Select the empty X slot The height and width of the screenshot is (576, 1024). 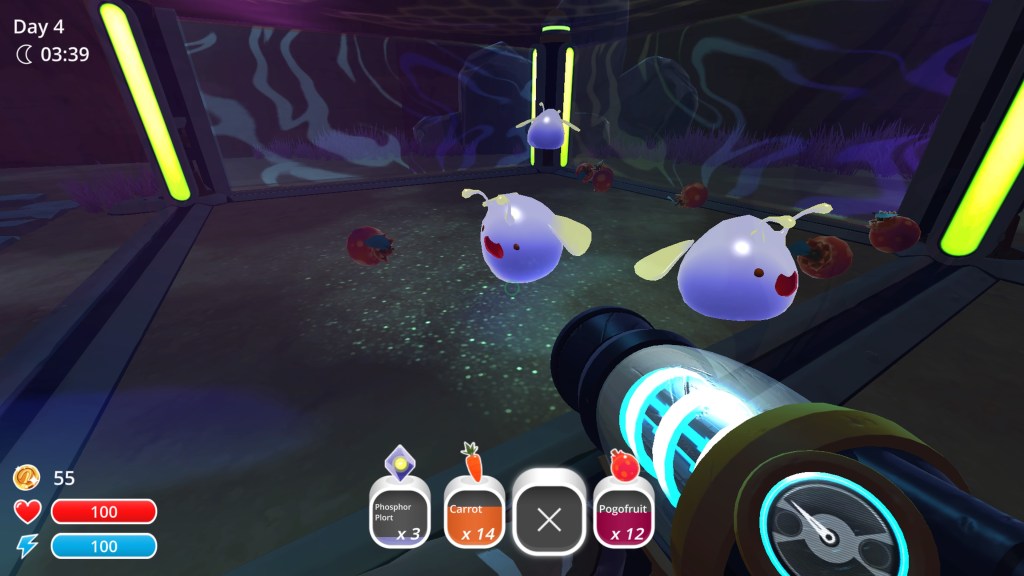pyautogui.click(x=549, y=518)
